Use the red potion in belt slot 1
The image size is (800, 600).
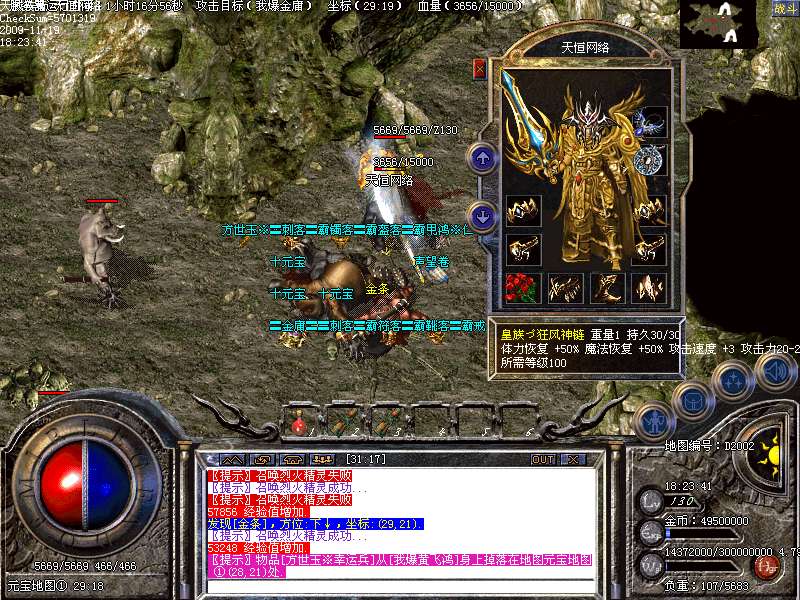[x=298, y=423]
